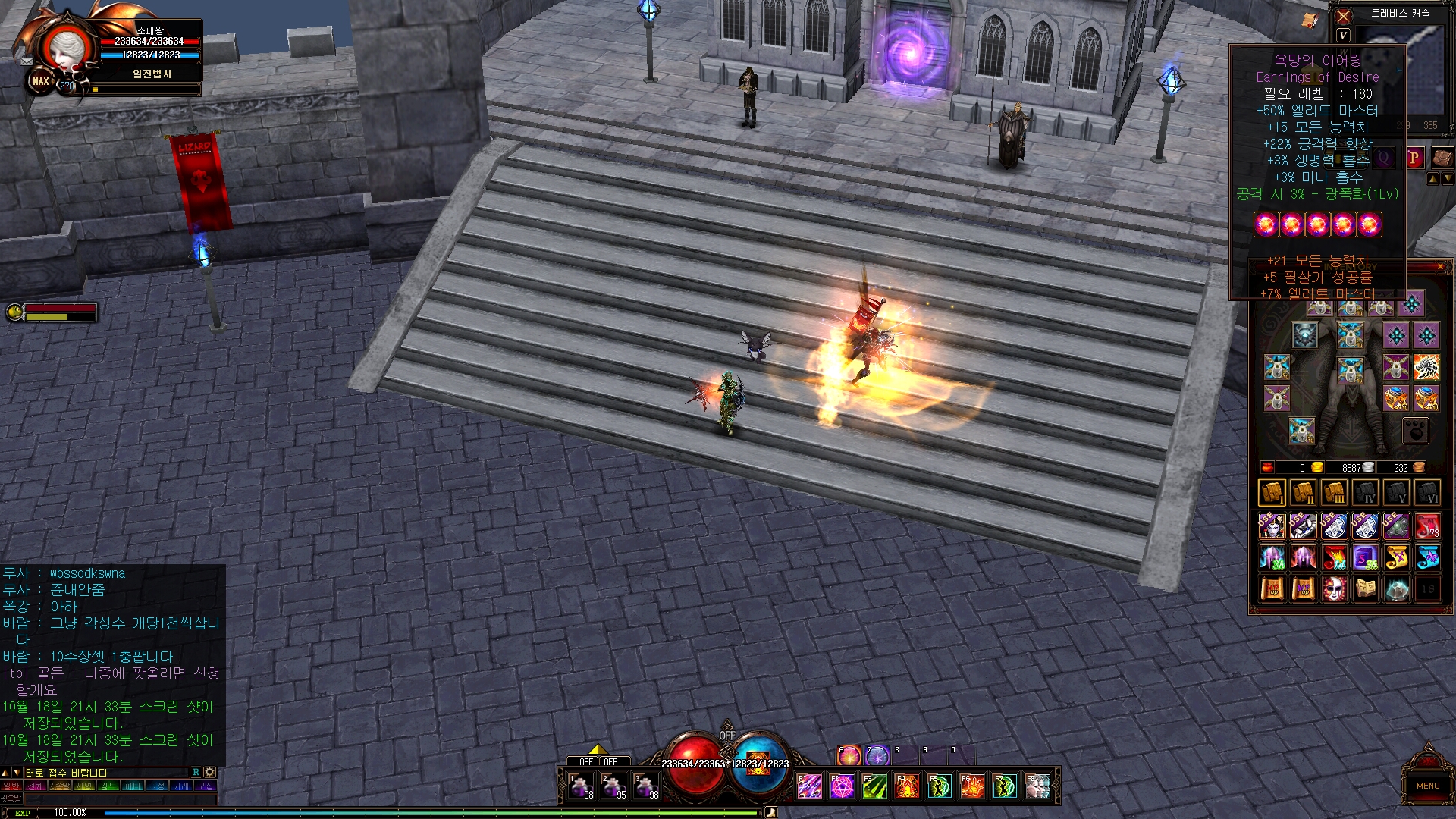Select the white mask item in inventory

(x=1334, y=588)
